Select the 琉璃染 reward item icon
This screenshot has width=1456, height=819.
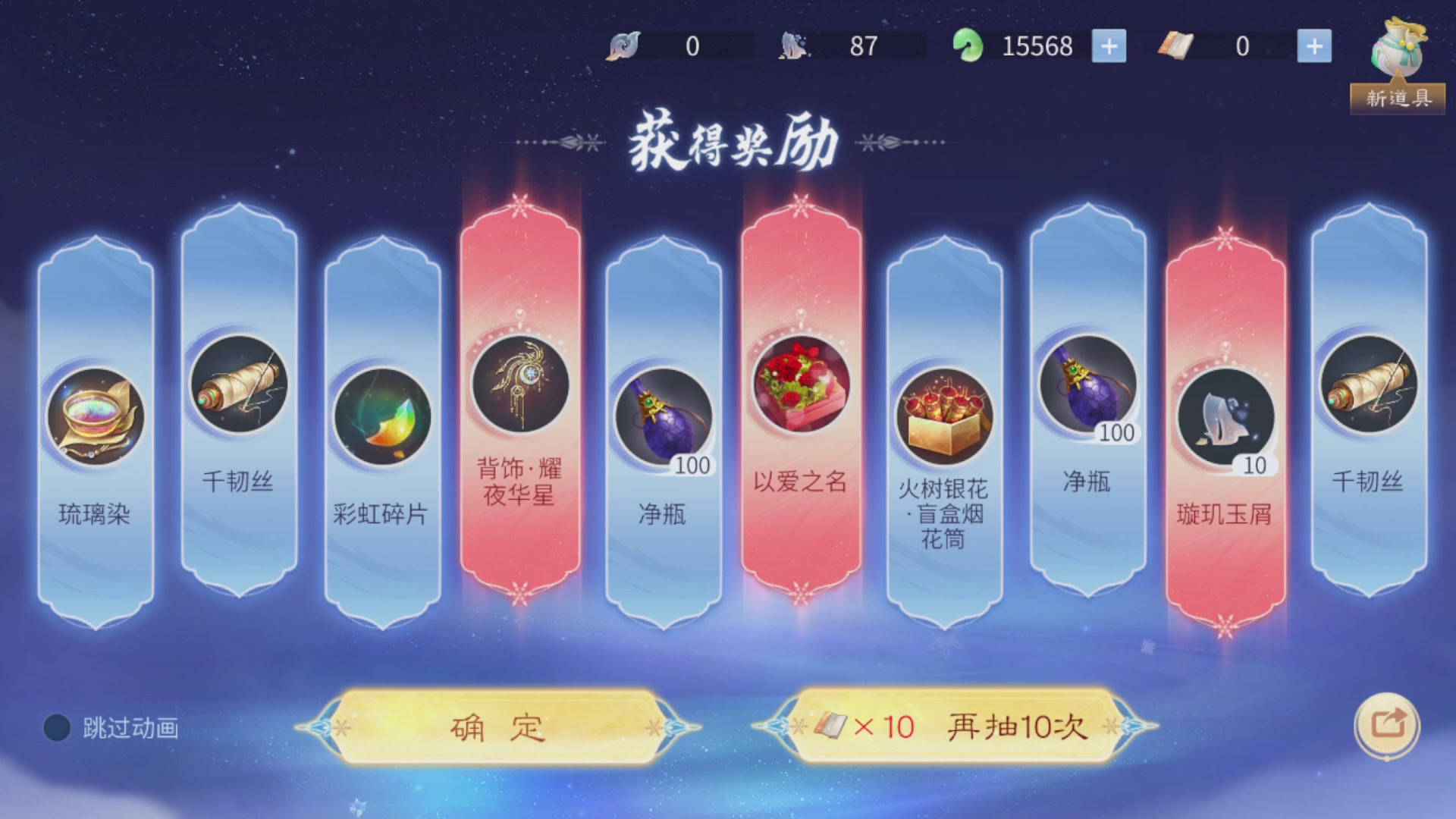coord(94,413)
